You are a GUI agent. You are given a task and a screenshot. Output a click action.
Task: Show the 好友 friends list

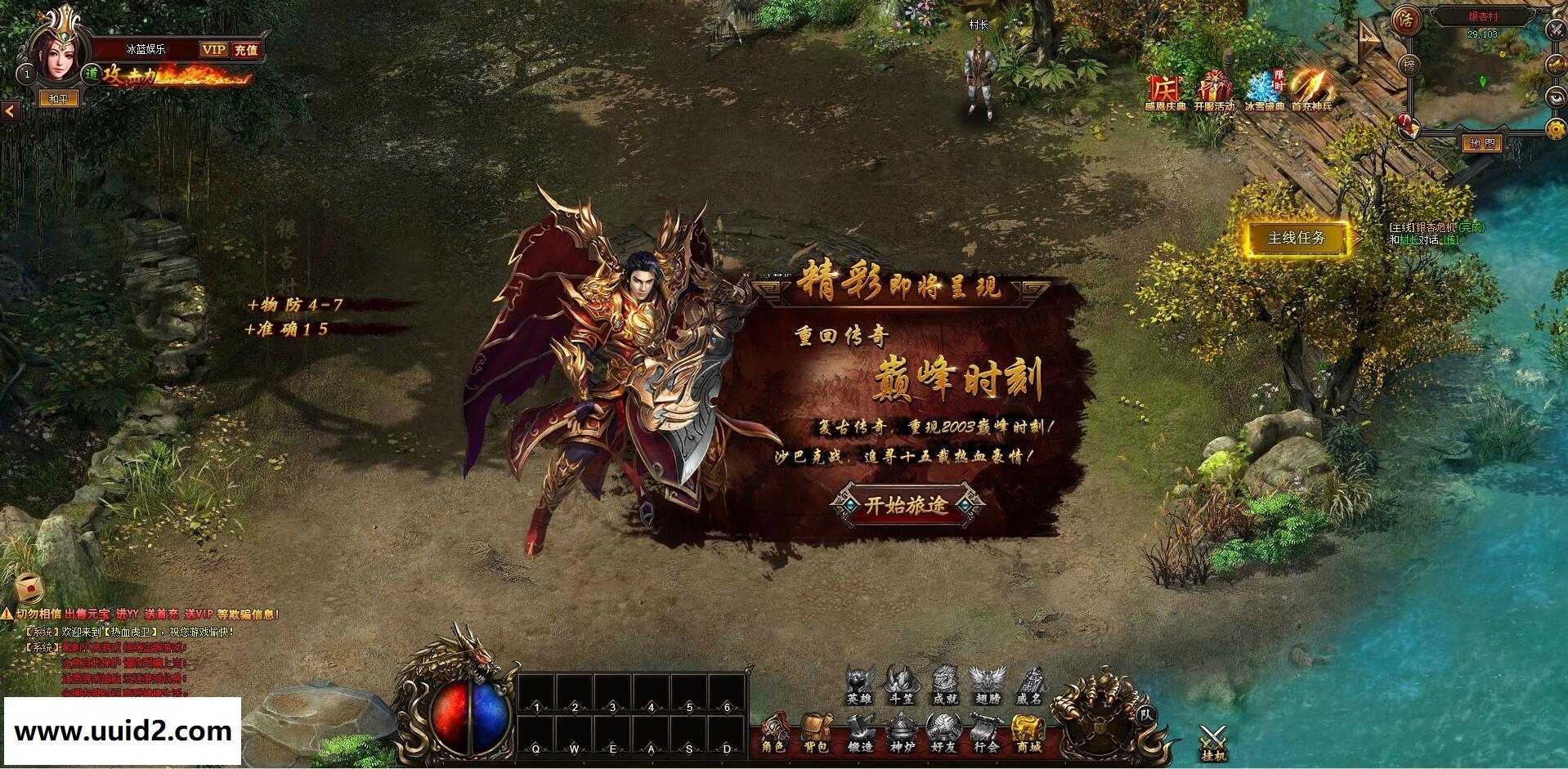pos(943,731)
